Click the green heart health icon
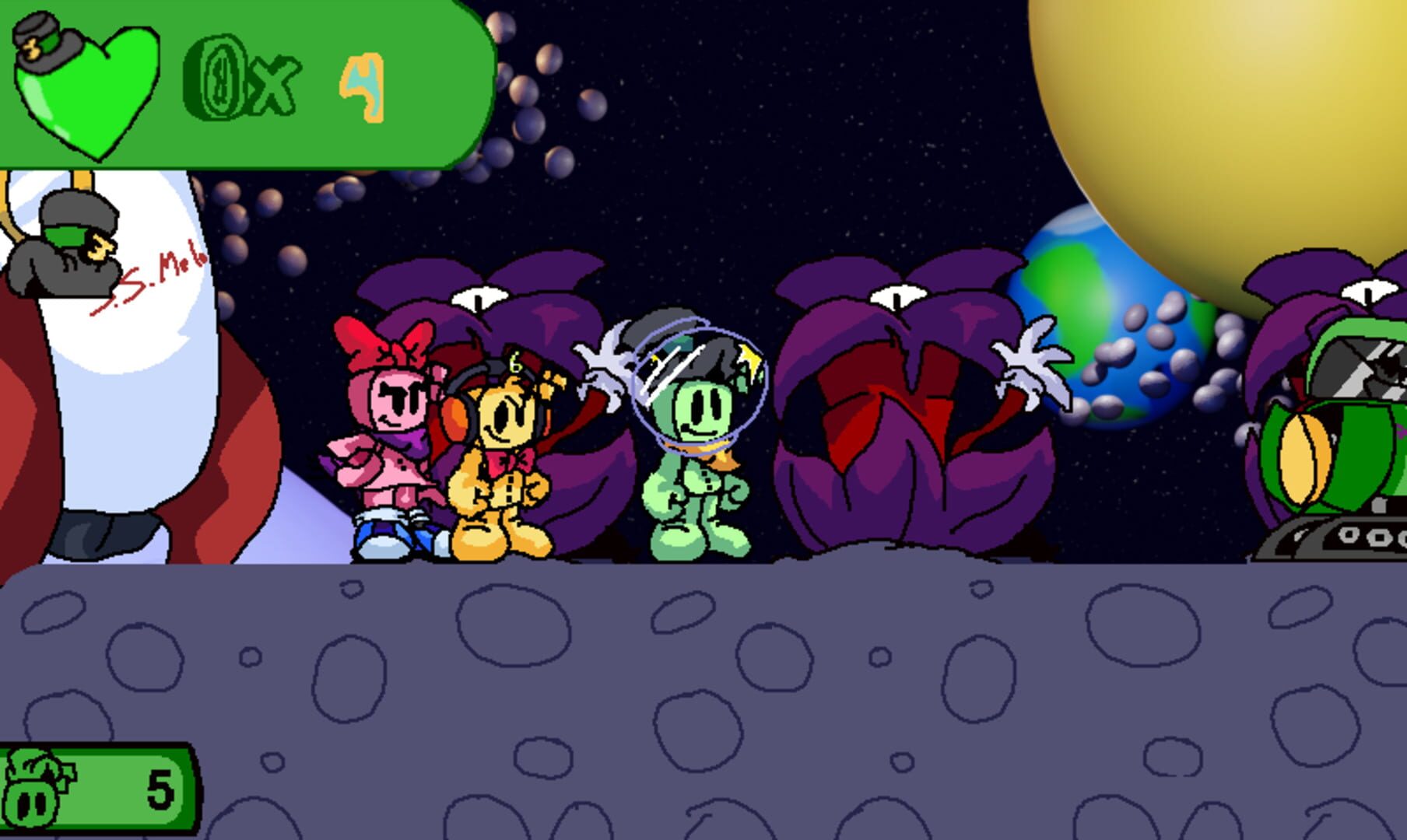The height and width of the screenshot is (840, 1407). (86, 89)
